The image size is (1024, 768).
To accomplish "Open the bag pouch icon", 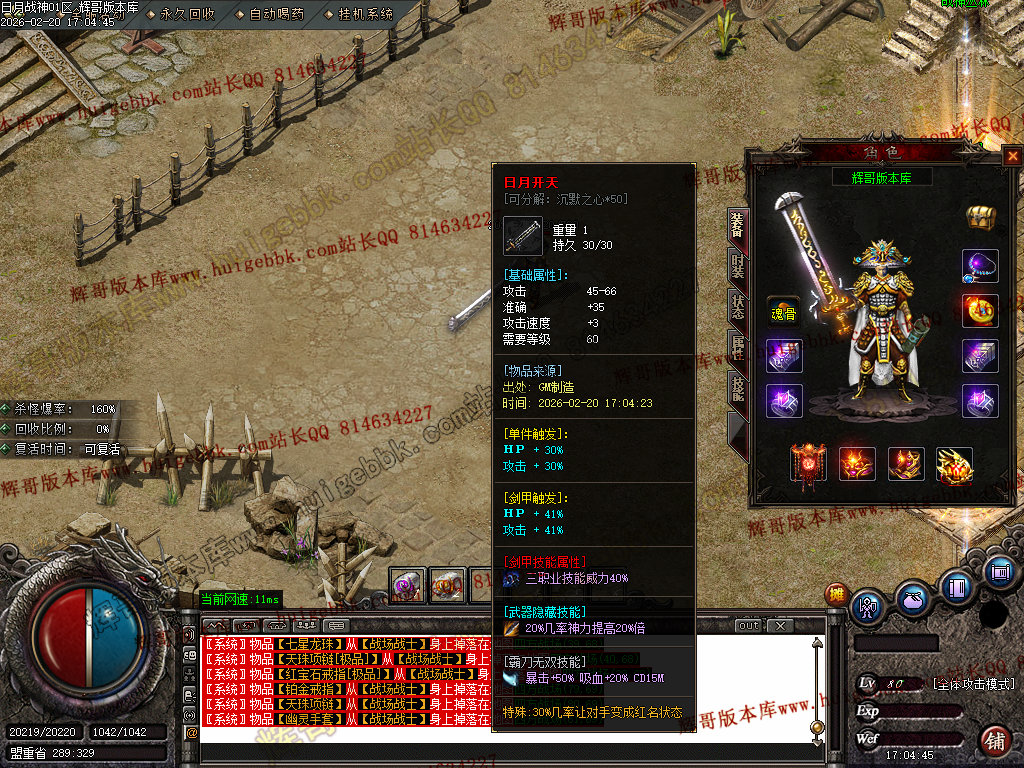I will pos(912,602).
